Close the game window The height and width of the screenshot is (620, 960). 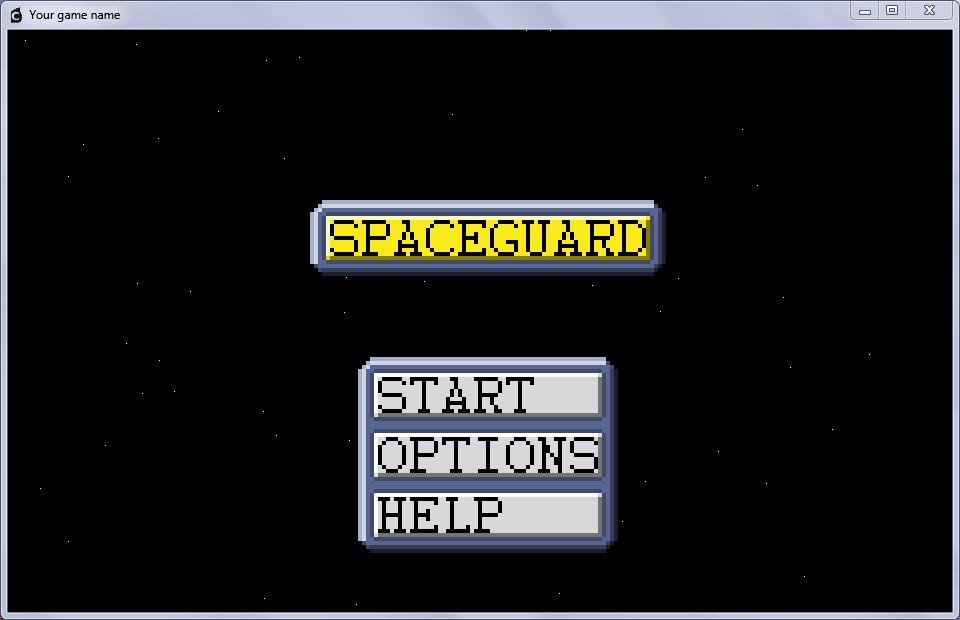(929, 11)
